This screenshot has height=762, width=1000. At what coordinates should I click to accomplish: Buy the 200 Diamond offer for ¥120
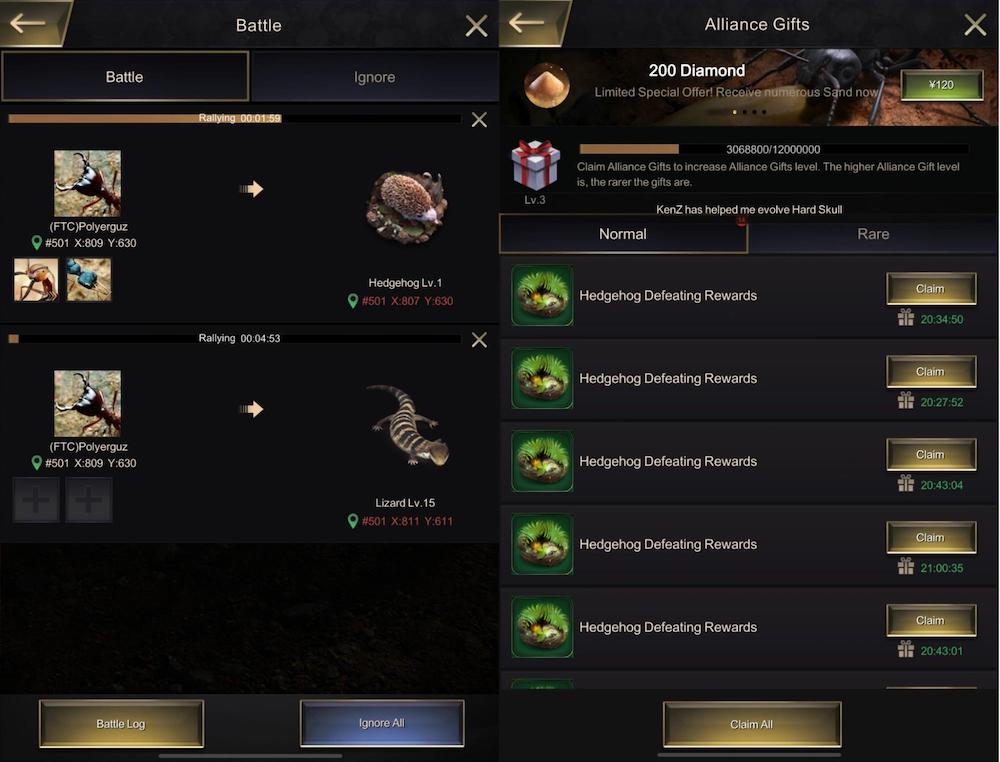(941, 85)
